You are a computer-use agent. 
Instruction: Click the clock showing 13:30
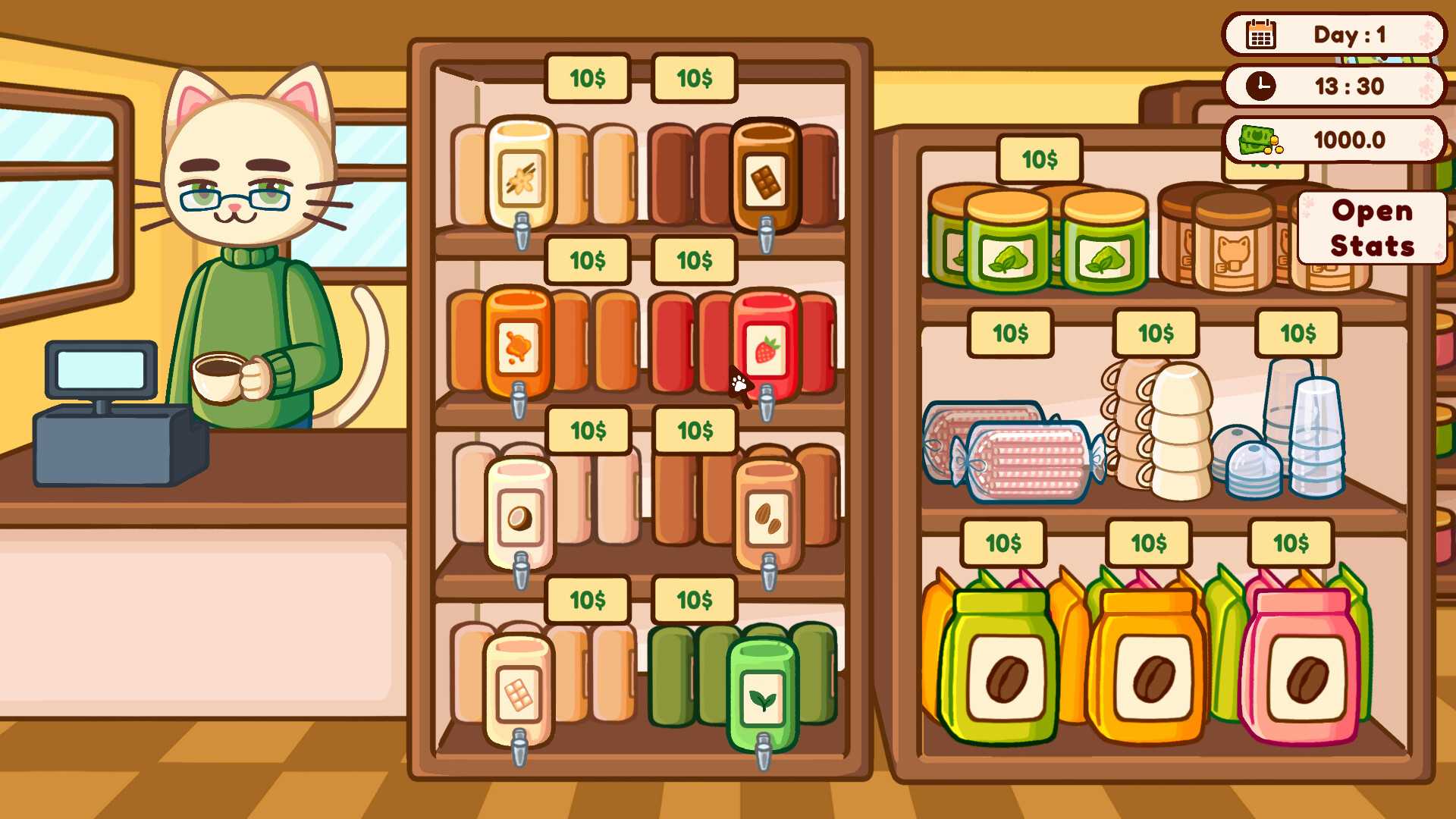tap(1334, 86)
